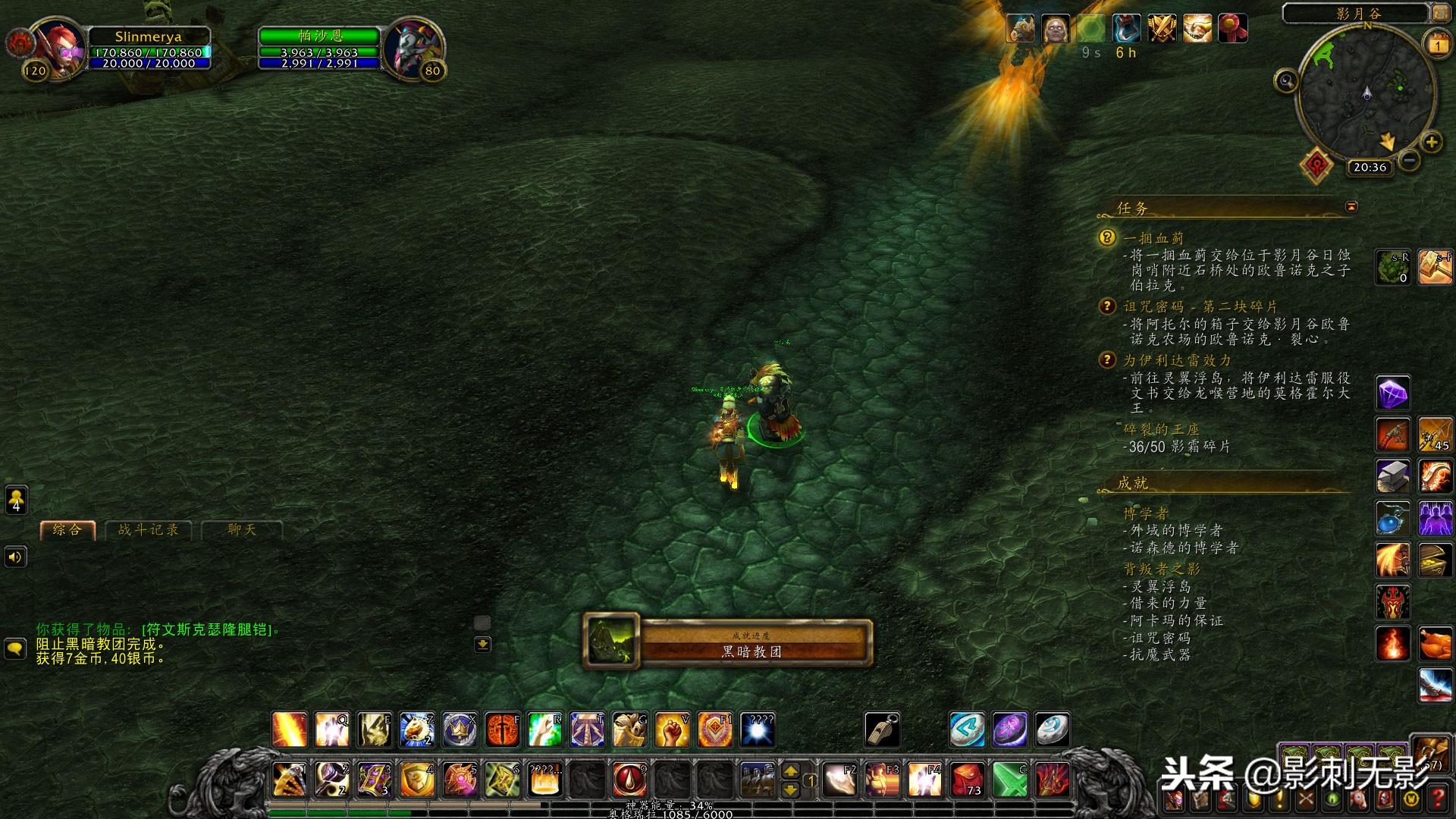The width and height of the screenshot is (1456, 819).
Task: Use the purple crystal gem item button
Action: (1393, 394)
